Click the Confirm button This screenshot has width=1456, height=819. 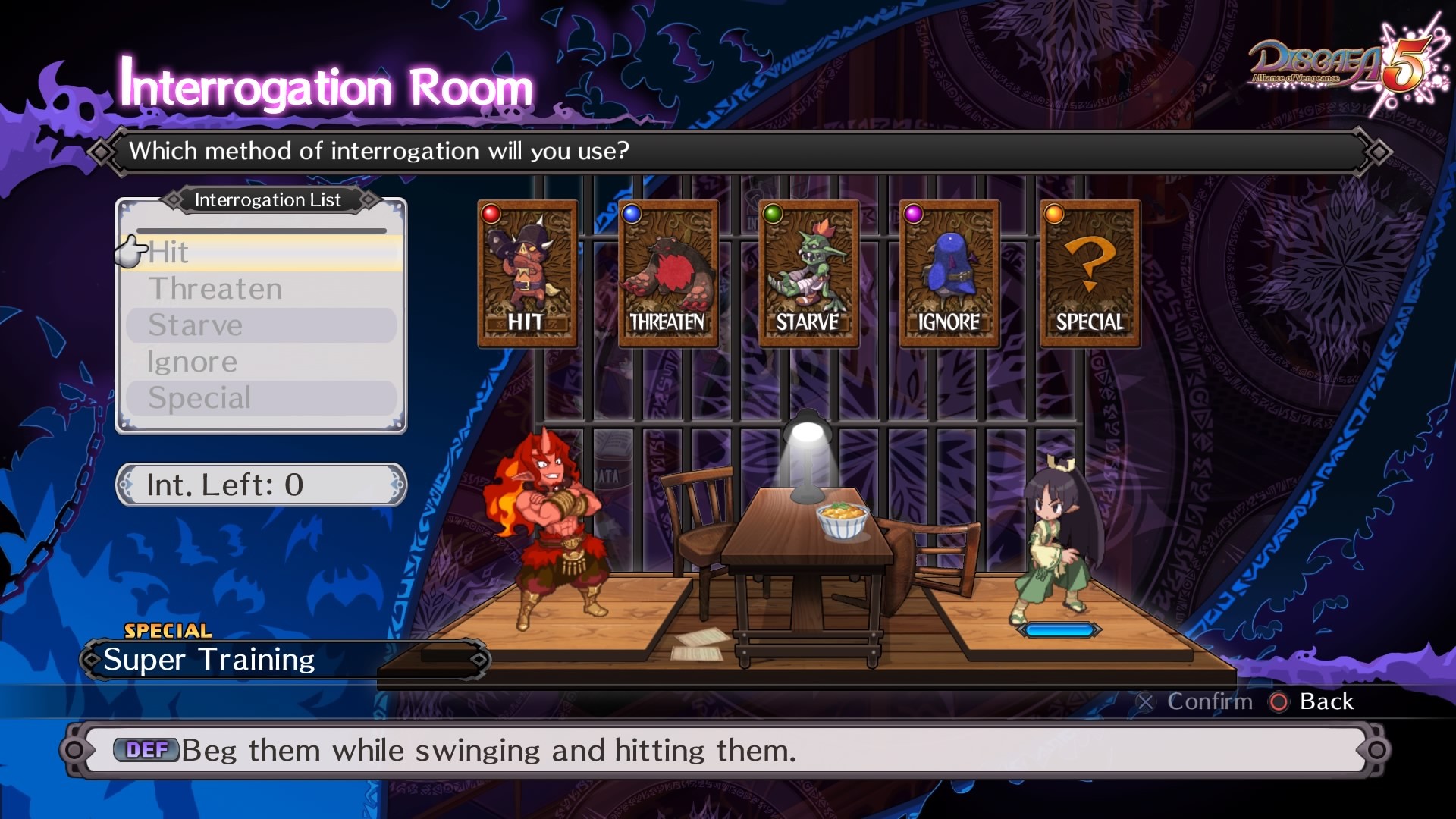(x=1196, y=702)
